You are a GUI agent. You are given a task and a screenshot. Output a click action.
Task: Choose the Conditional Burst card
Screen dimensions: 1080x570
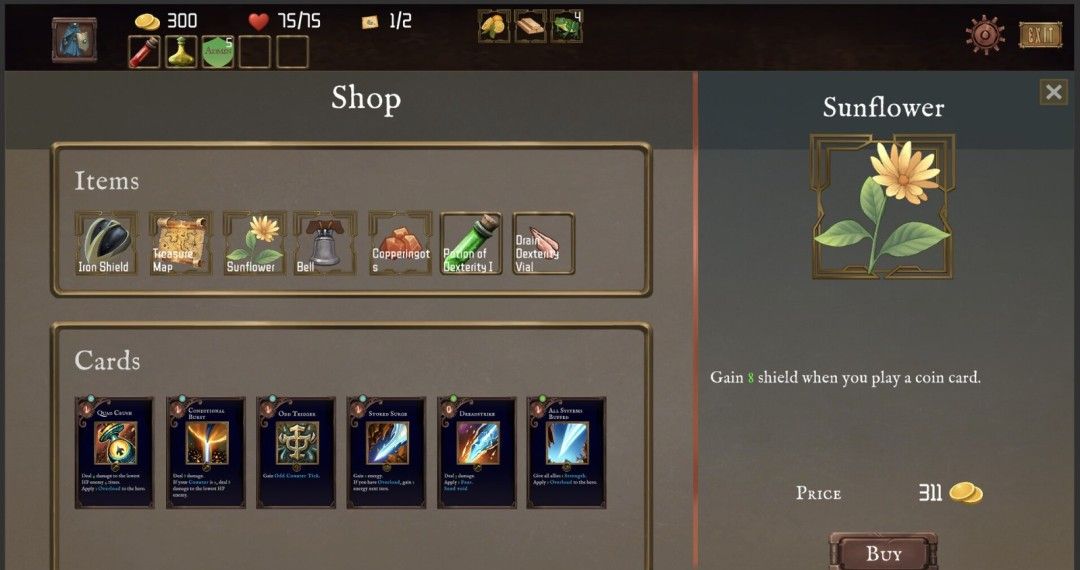205,452
